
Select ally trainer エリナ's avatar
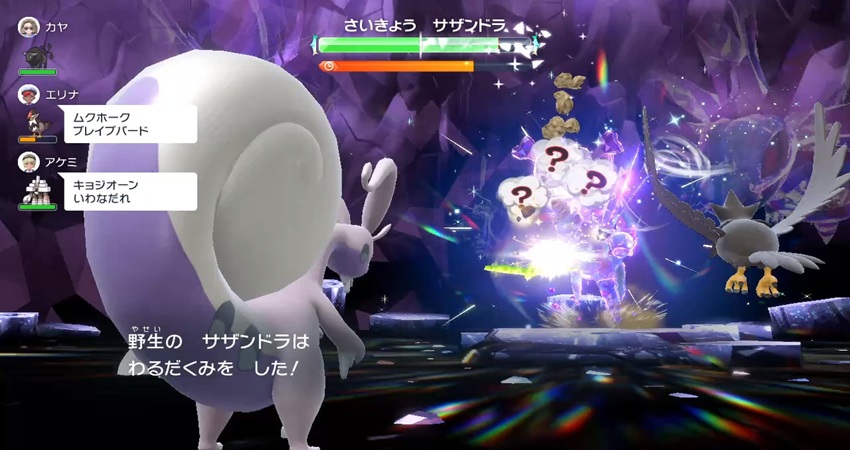coord(28,94)
